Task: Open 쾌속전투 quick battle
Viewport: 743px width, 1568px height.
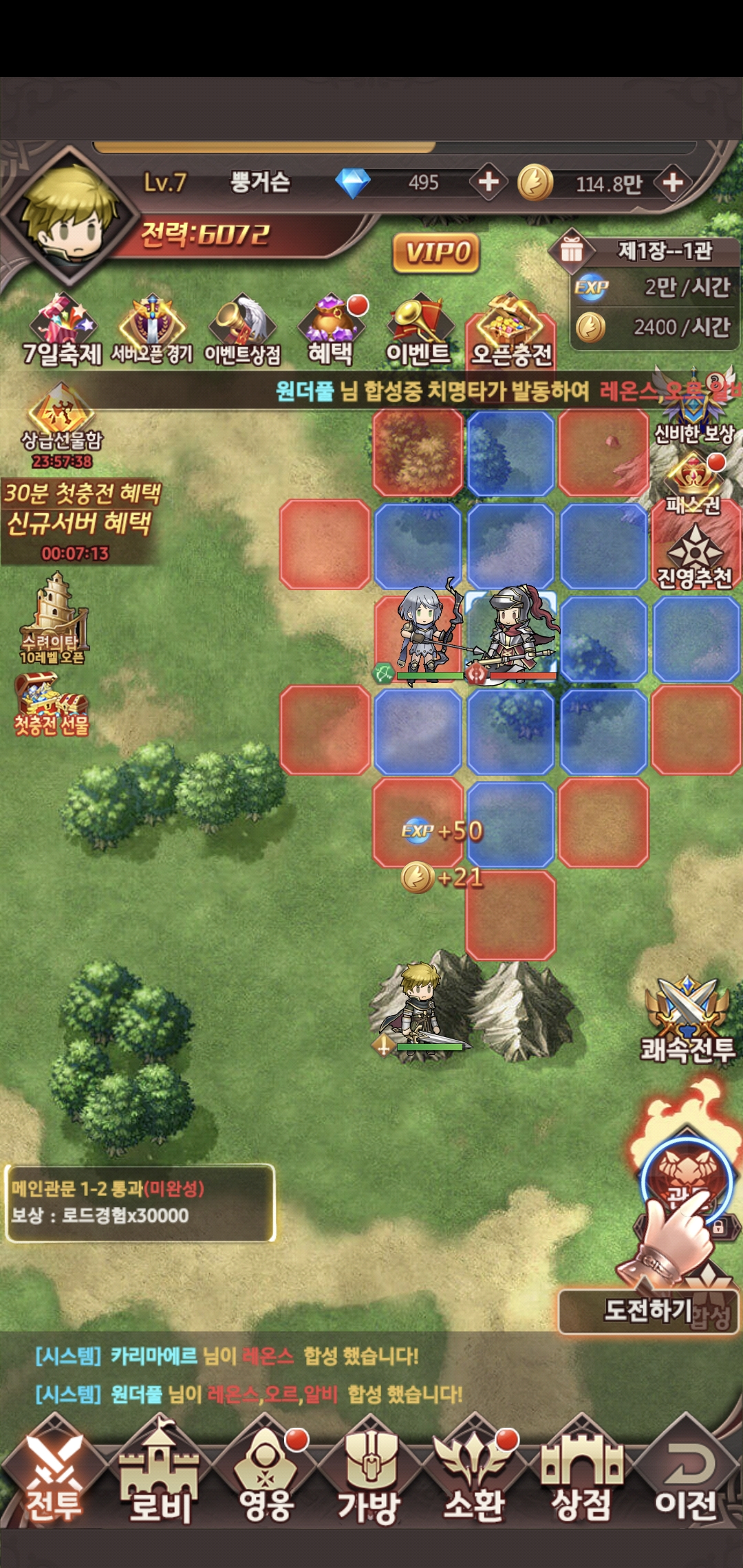Action: (688, 1022)
